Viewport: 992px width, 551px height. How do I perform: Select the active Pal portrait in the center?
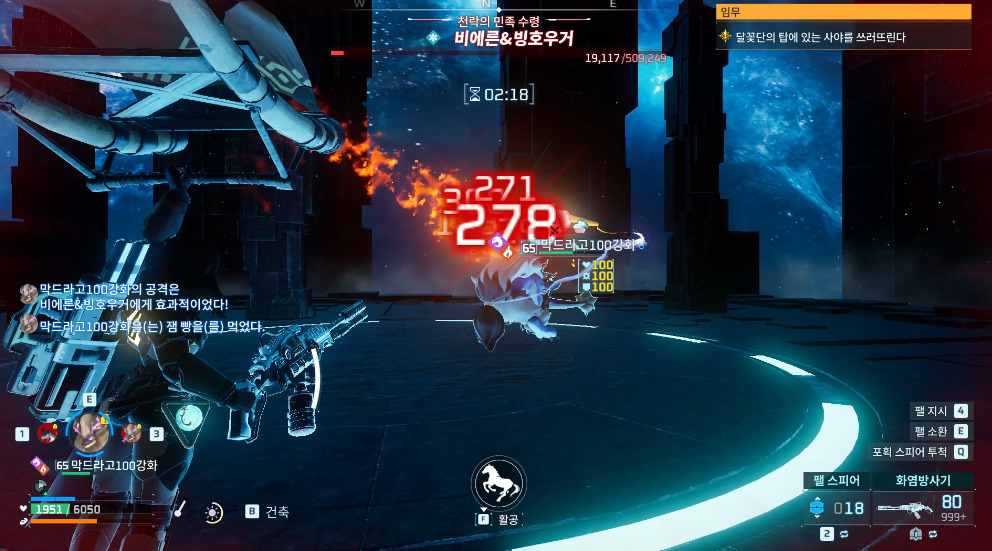point(90,432)
